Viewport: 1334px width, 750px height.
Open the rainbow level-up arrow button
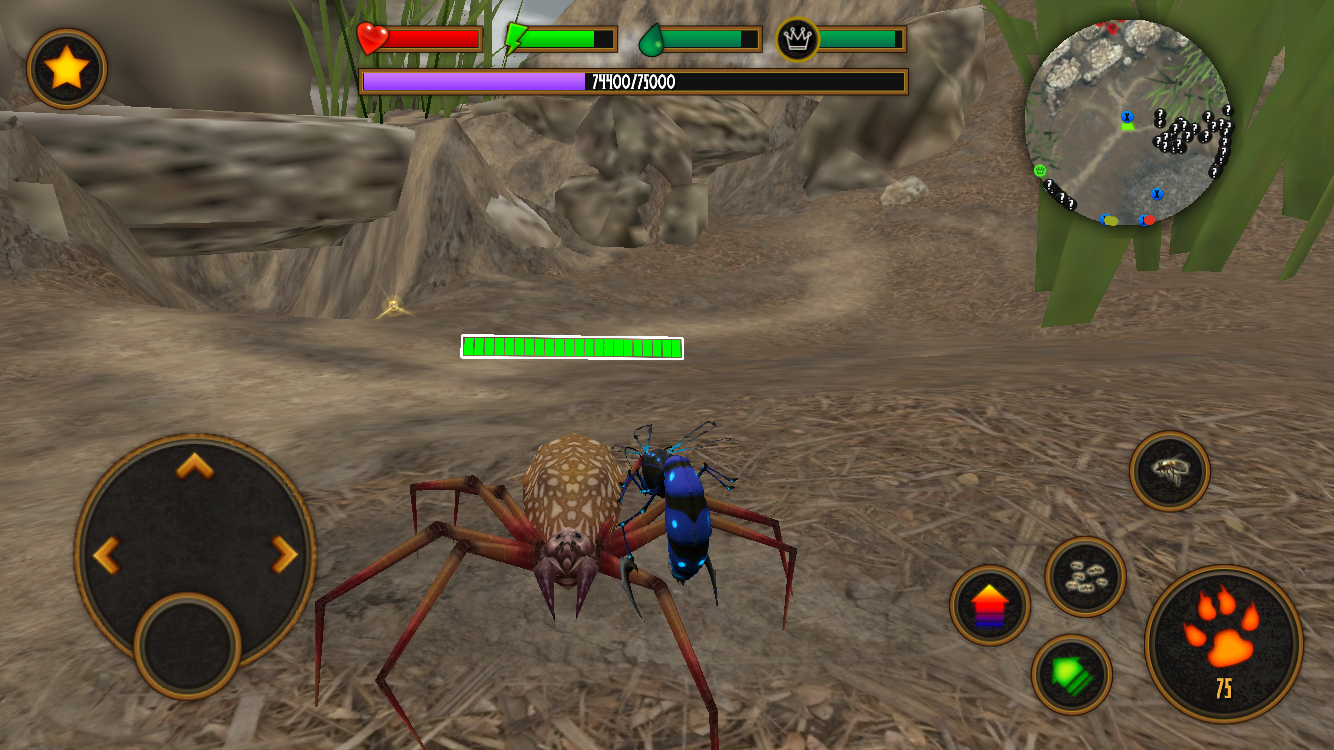(990, 605)
